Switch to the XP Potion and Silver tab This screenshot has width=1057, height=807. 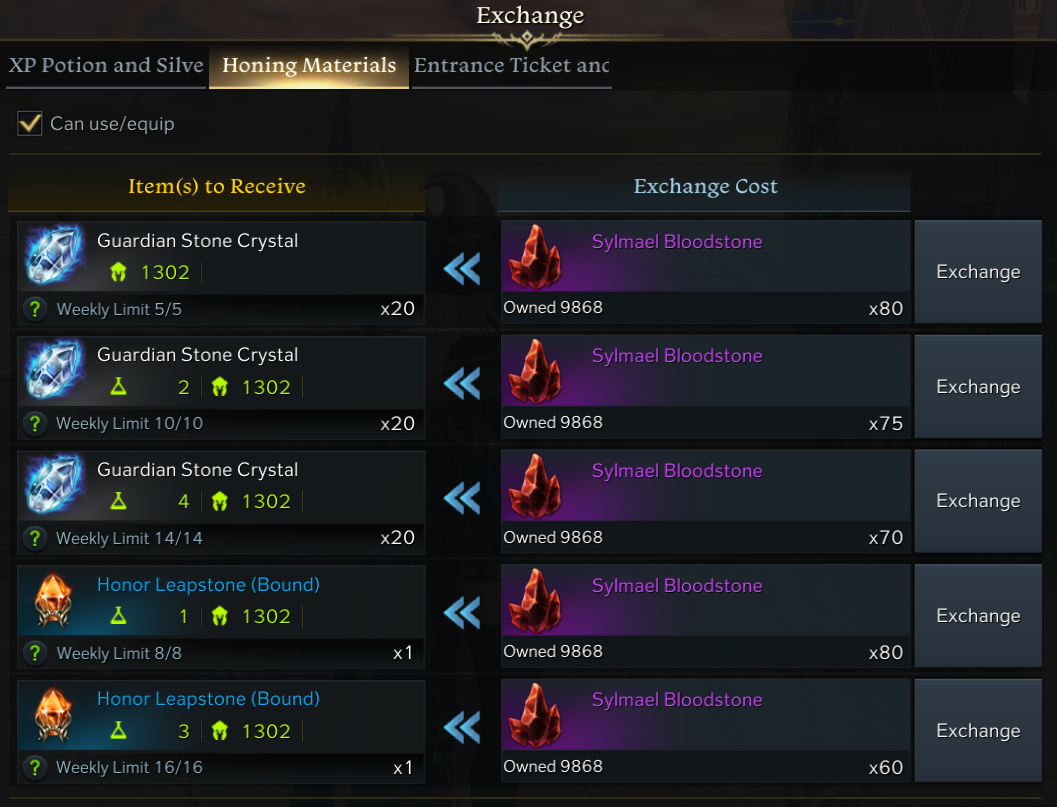point(106,66)
